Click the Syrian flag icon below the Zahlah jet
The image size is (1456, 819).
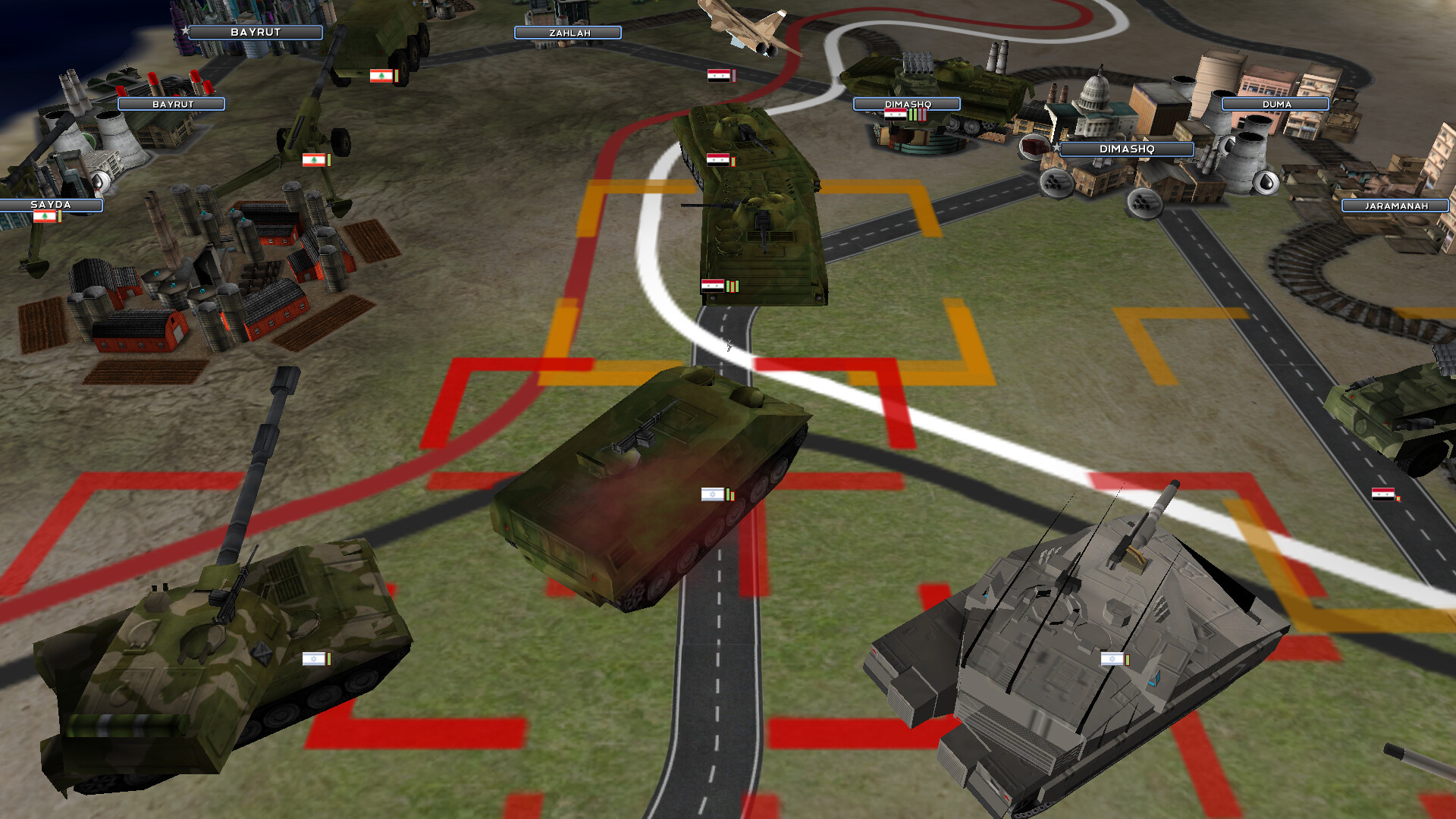tap(720, 77)
